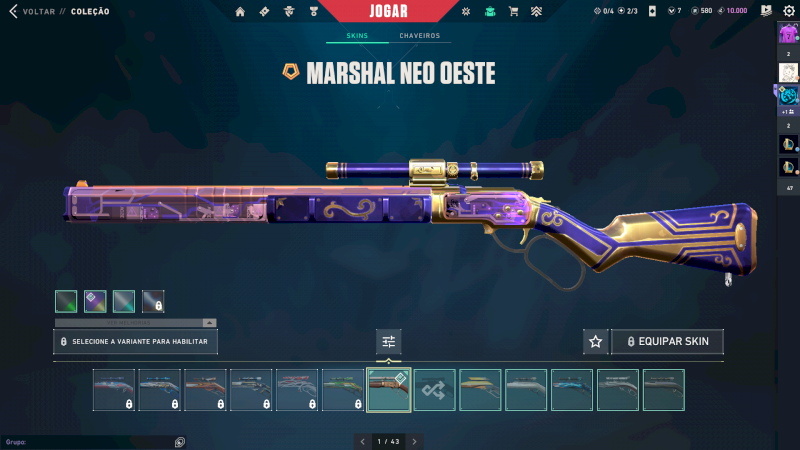Image resolution: width=800 pixels, height=450 pixels.
Task: Go back via the Voltar arrow
Action: point(13,11)
